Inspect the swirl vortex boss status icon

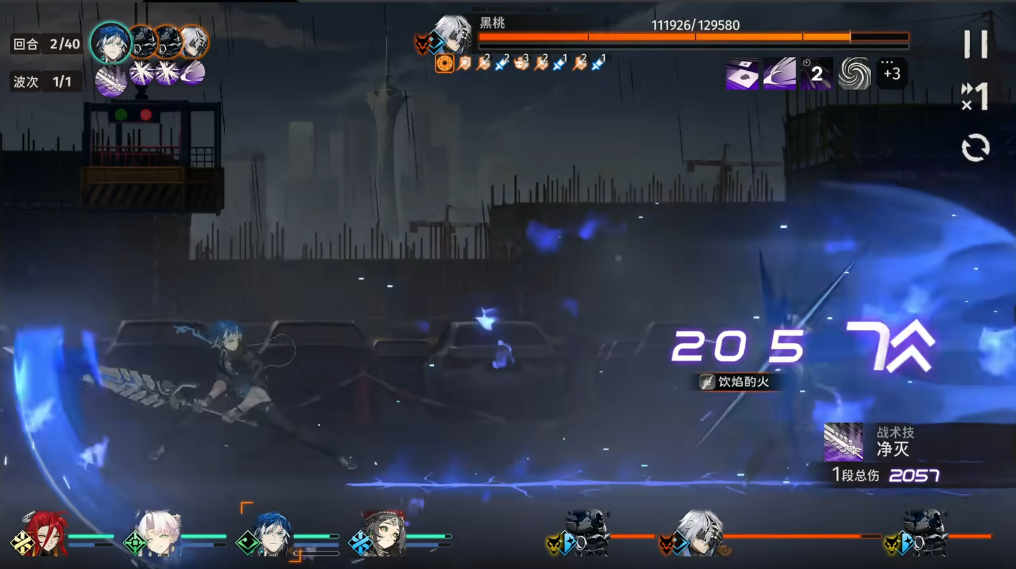[855, 73]
